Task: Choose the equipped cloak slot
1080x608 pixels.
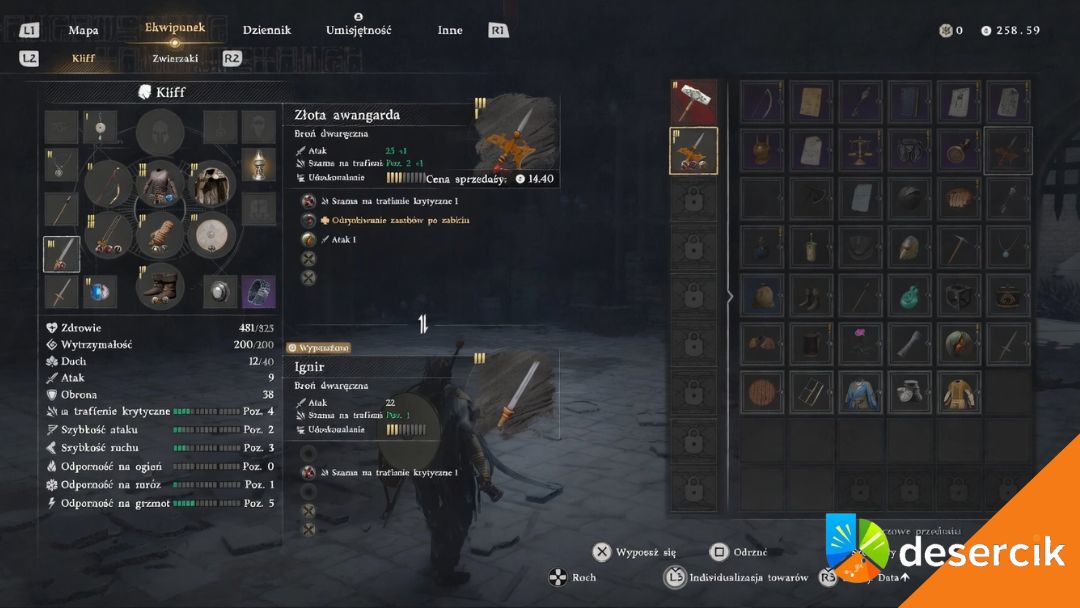Action: coord(211,184)
